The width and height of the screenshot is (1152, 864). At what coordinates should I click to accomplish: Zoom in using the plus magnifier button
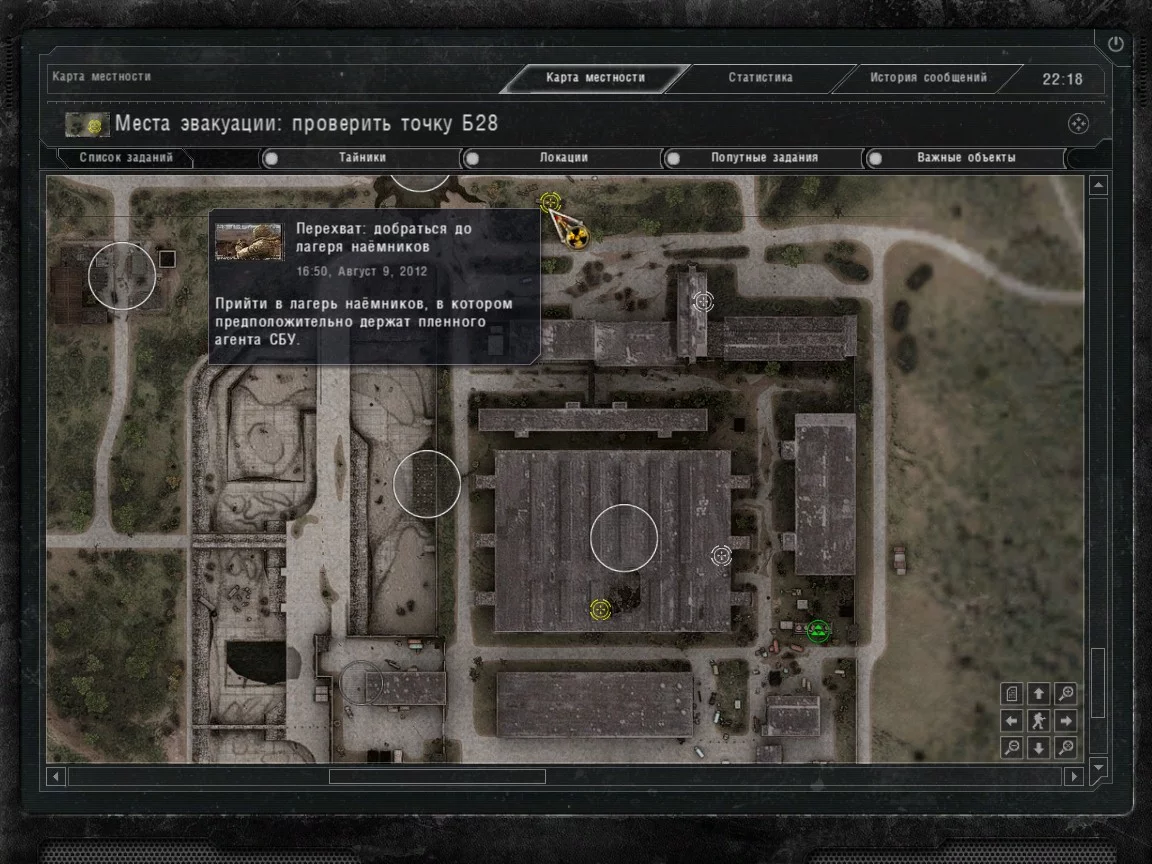(1066, 693)
